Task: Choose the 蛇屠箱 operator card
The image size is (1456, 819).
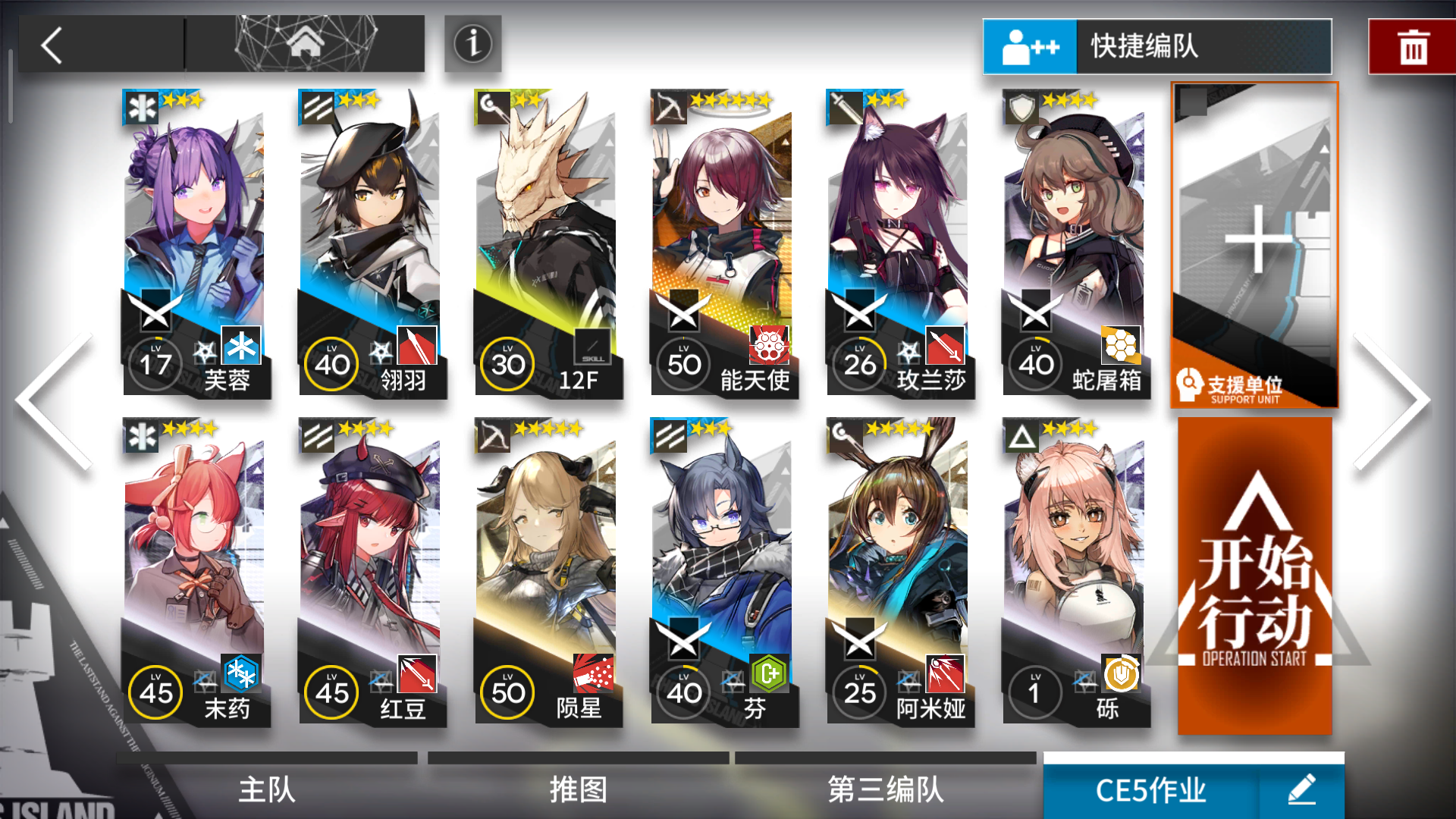Action: tap(1075, 243)
